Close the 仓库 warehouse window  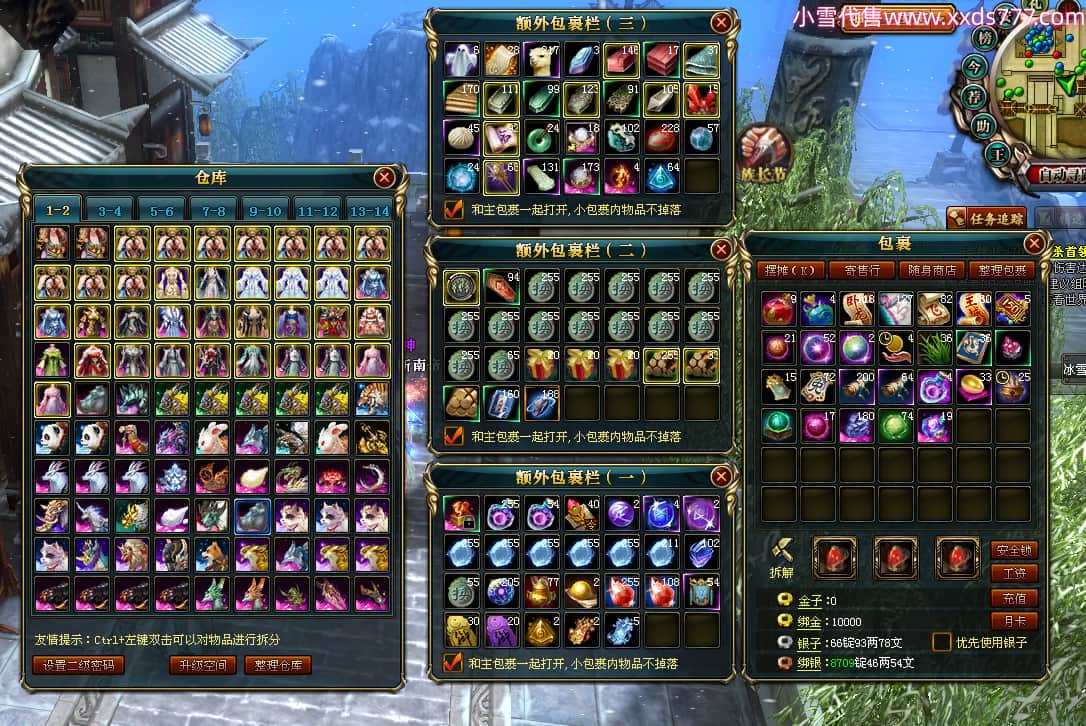384,179
